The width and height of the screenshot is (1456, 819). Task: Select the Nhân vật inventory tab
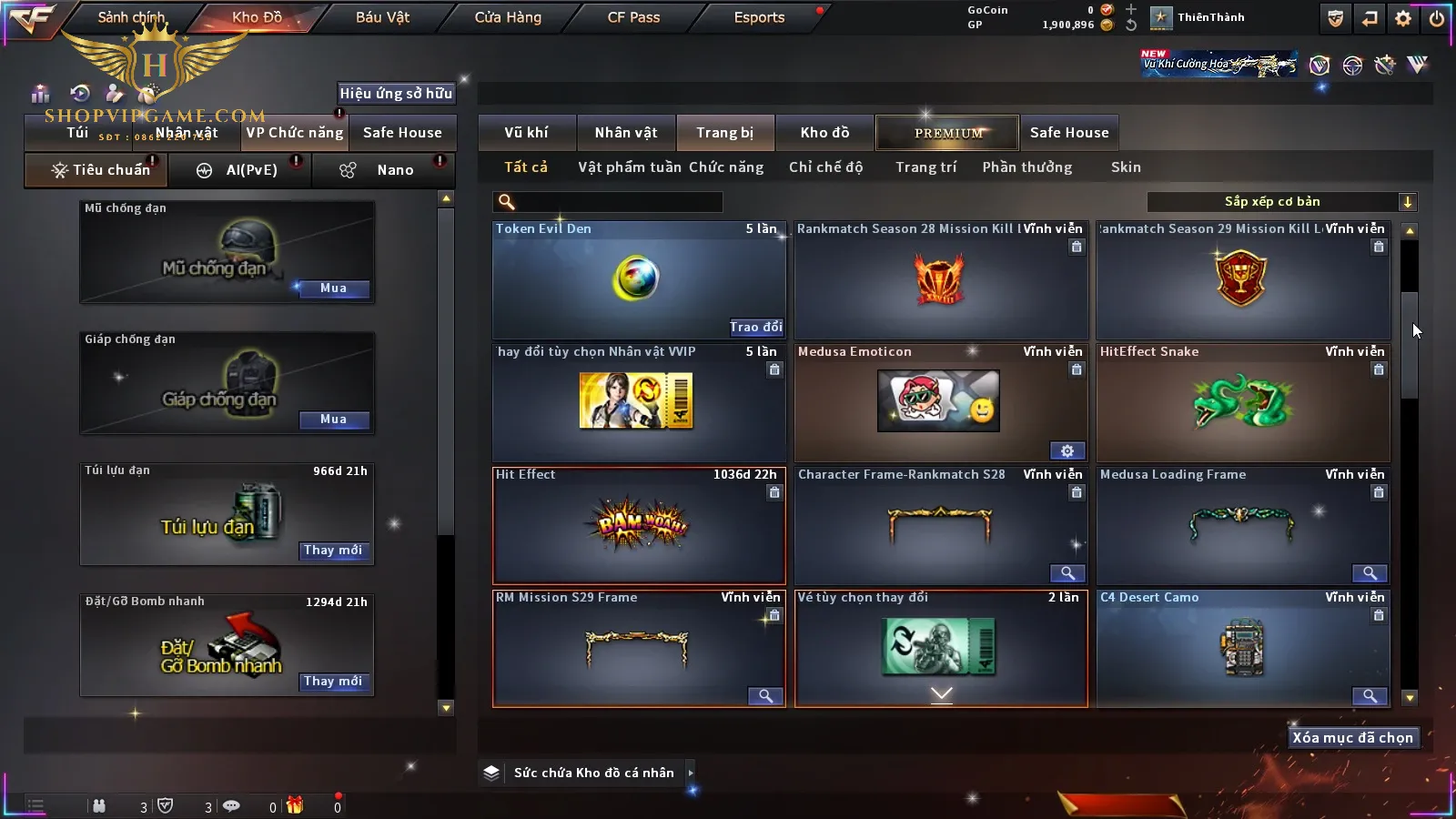(x=625, y=133)
